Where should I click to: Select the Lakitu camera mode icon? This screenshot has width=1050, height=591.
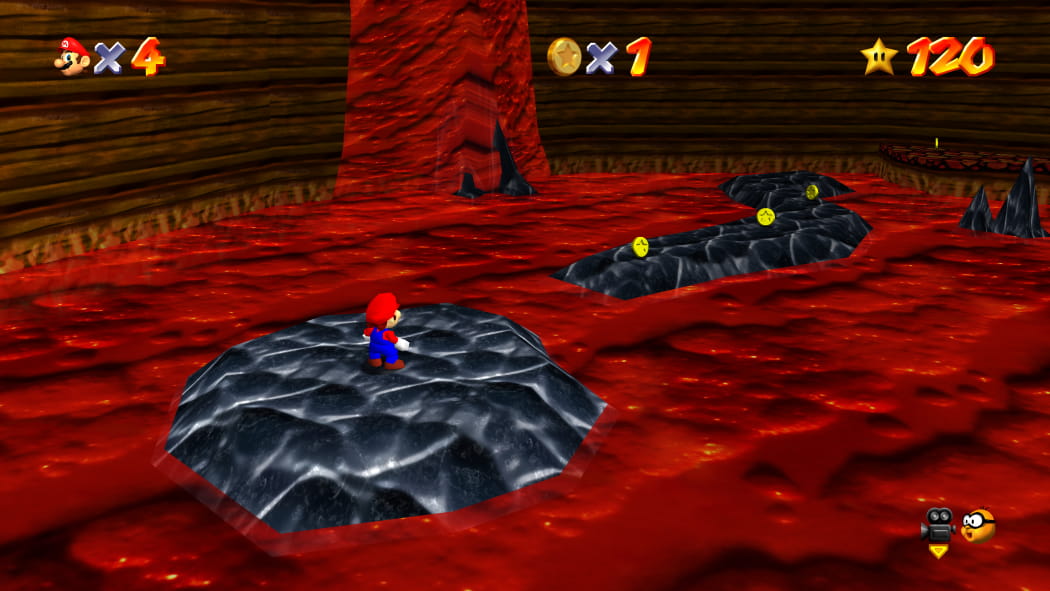(978, 525)
